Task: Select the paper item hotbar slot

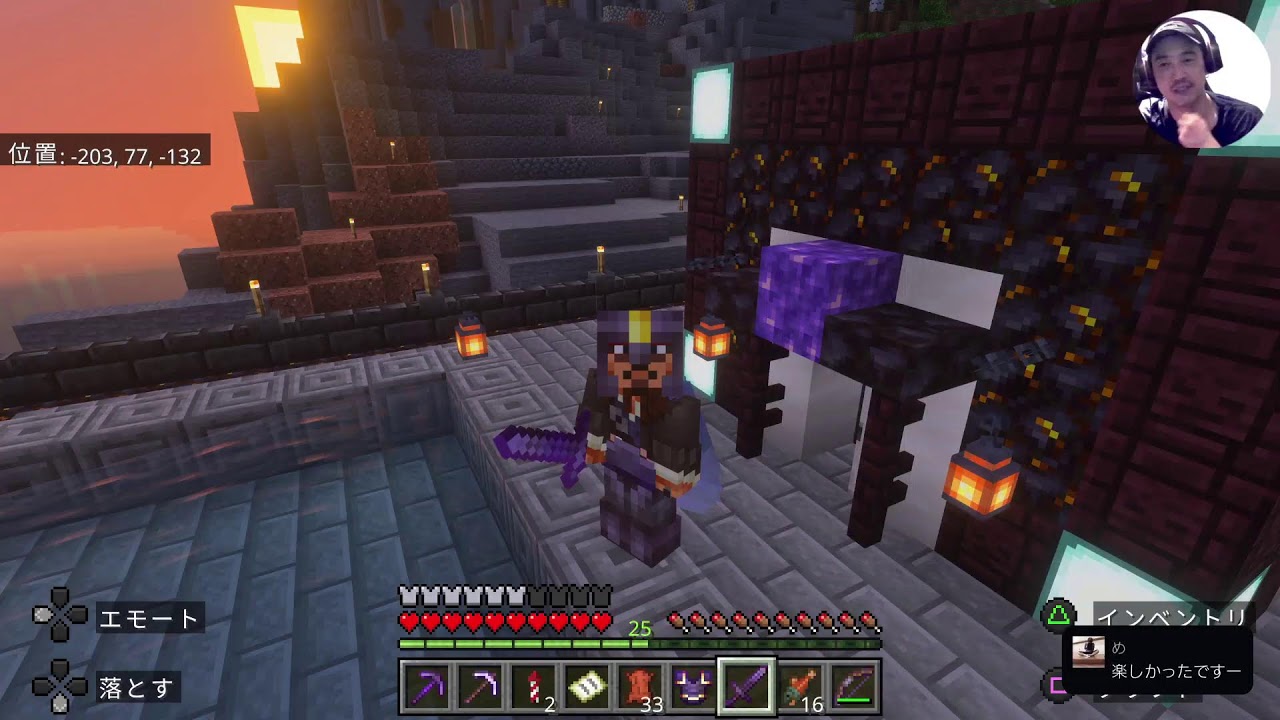Action: 587,688
